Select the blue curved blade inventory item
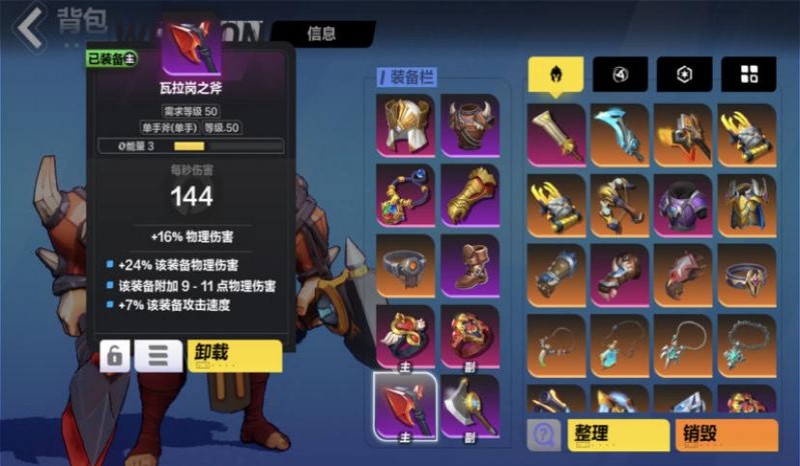 (621, 135)
